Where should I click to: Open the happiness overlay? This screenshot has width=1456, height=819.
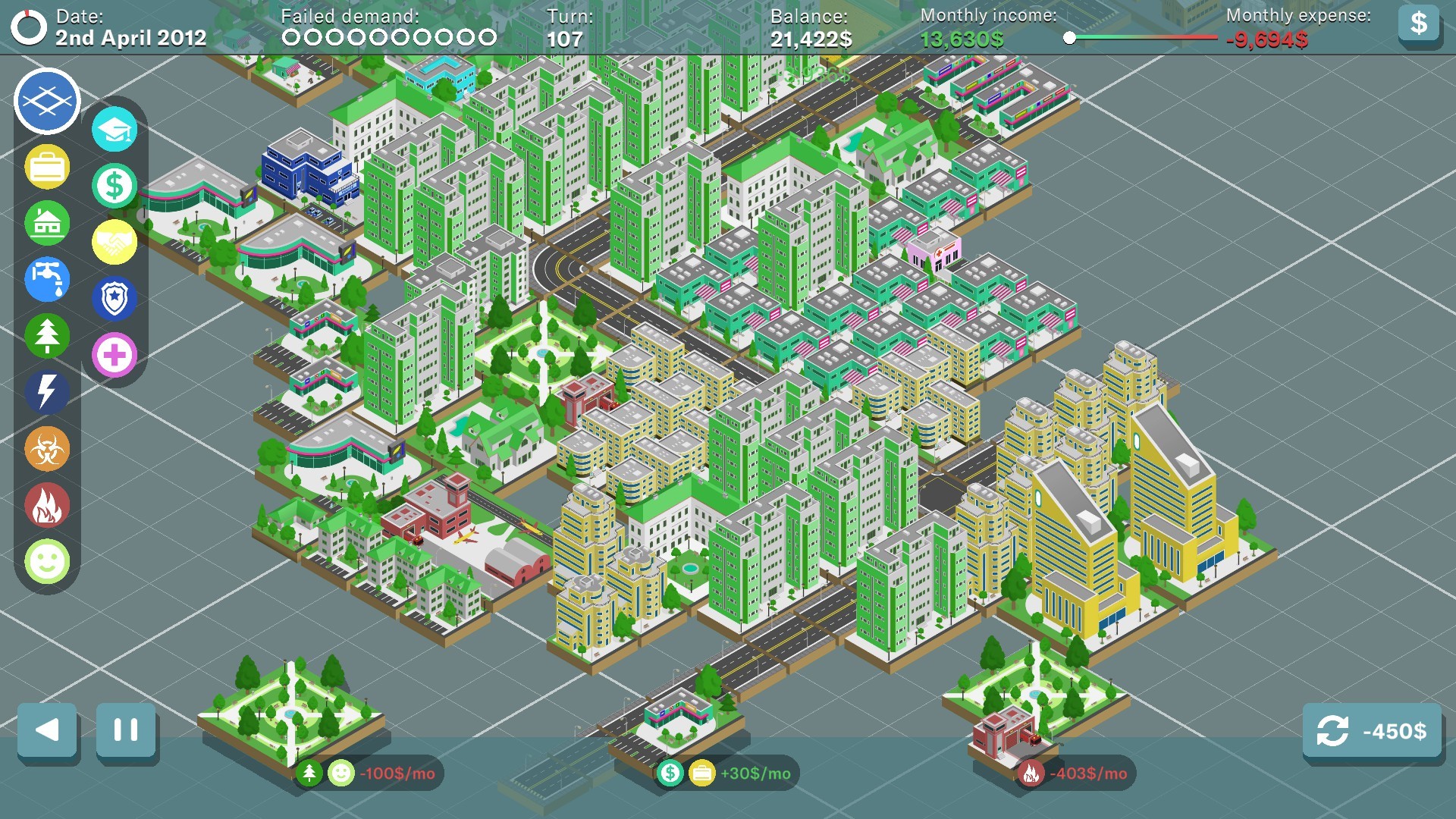[x=46, y=560]
